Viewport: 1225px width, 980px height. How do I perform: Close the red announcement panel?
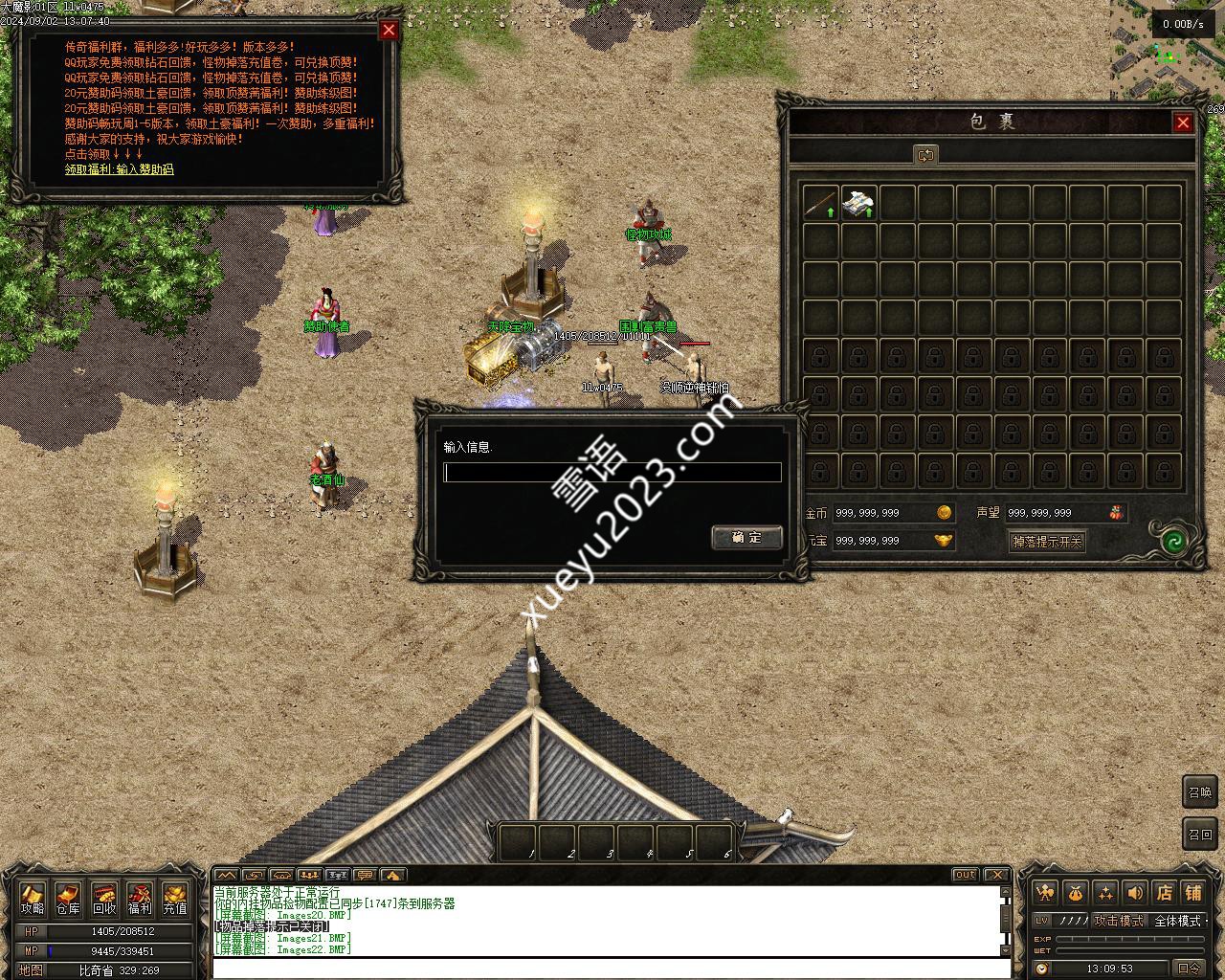(389, 30)
